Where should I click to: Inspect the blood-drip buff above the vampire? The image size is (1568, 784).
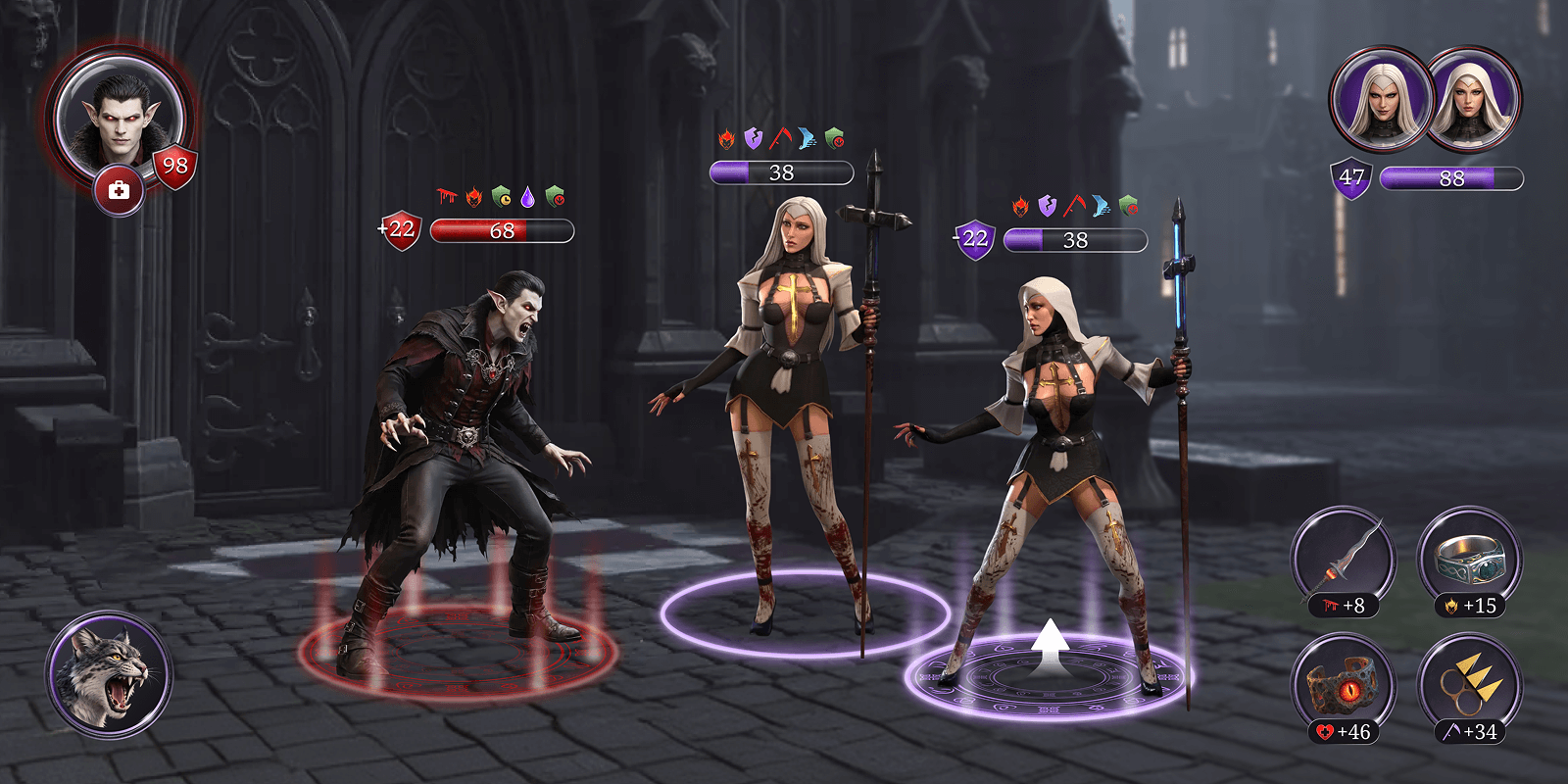point(446,196)
